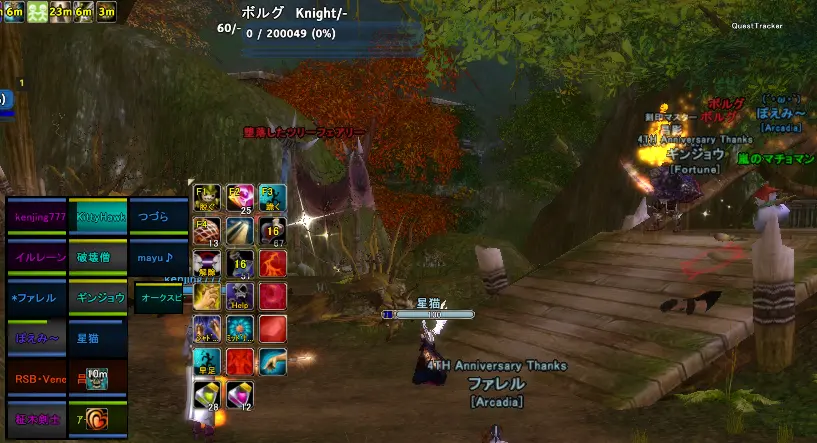
Task: Target KittyHawk in the raid frames
Action: pyautogui.click(x=100, y=218)
